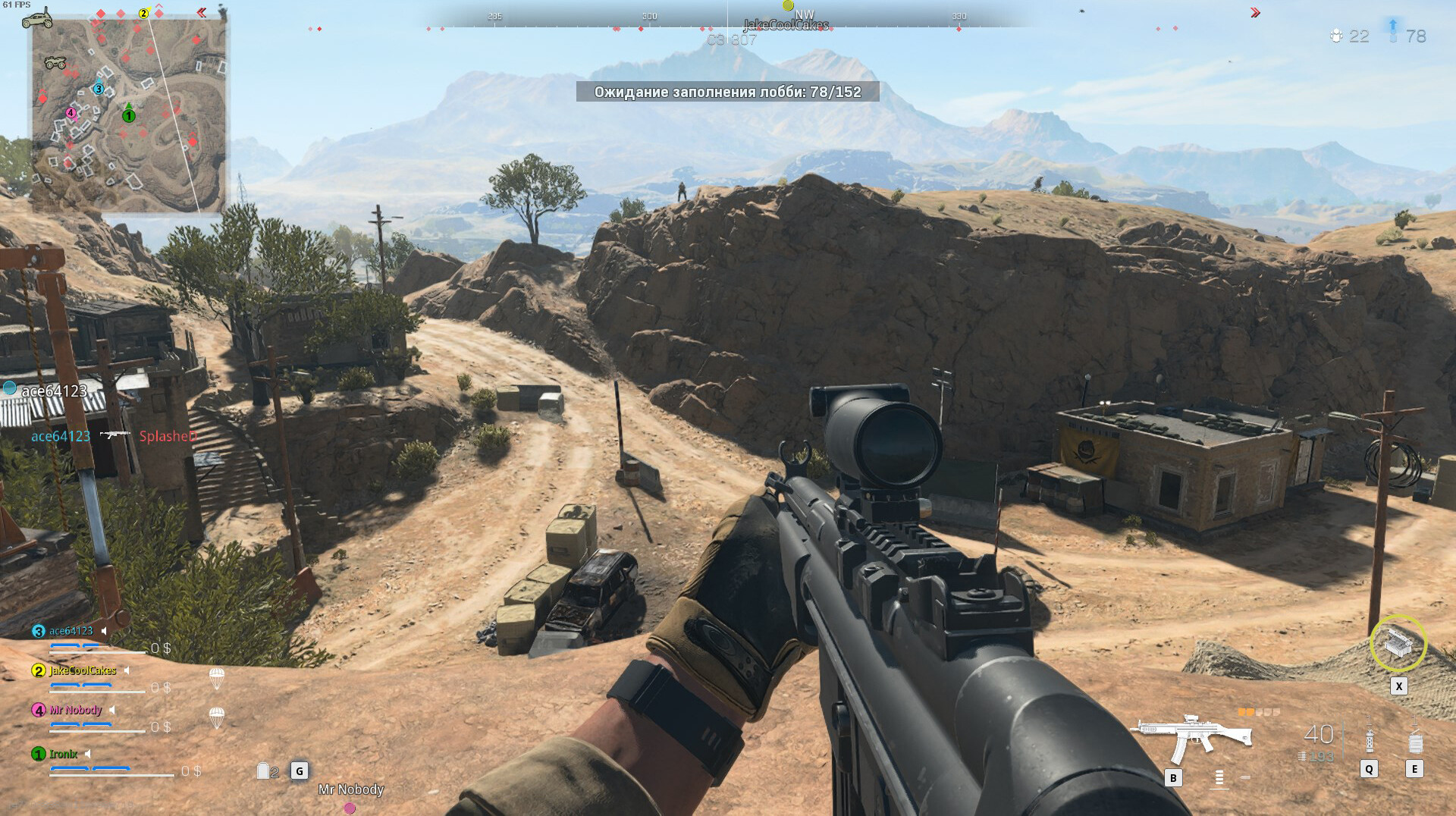
Task: Select JakeCoolCakes in the squad list
Action: [83, 670]
